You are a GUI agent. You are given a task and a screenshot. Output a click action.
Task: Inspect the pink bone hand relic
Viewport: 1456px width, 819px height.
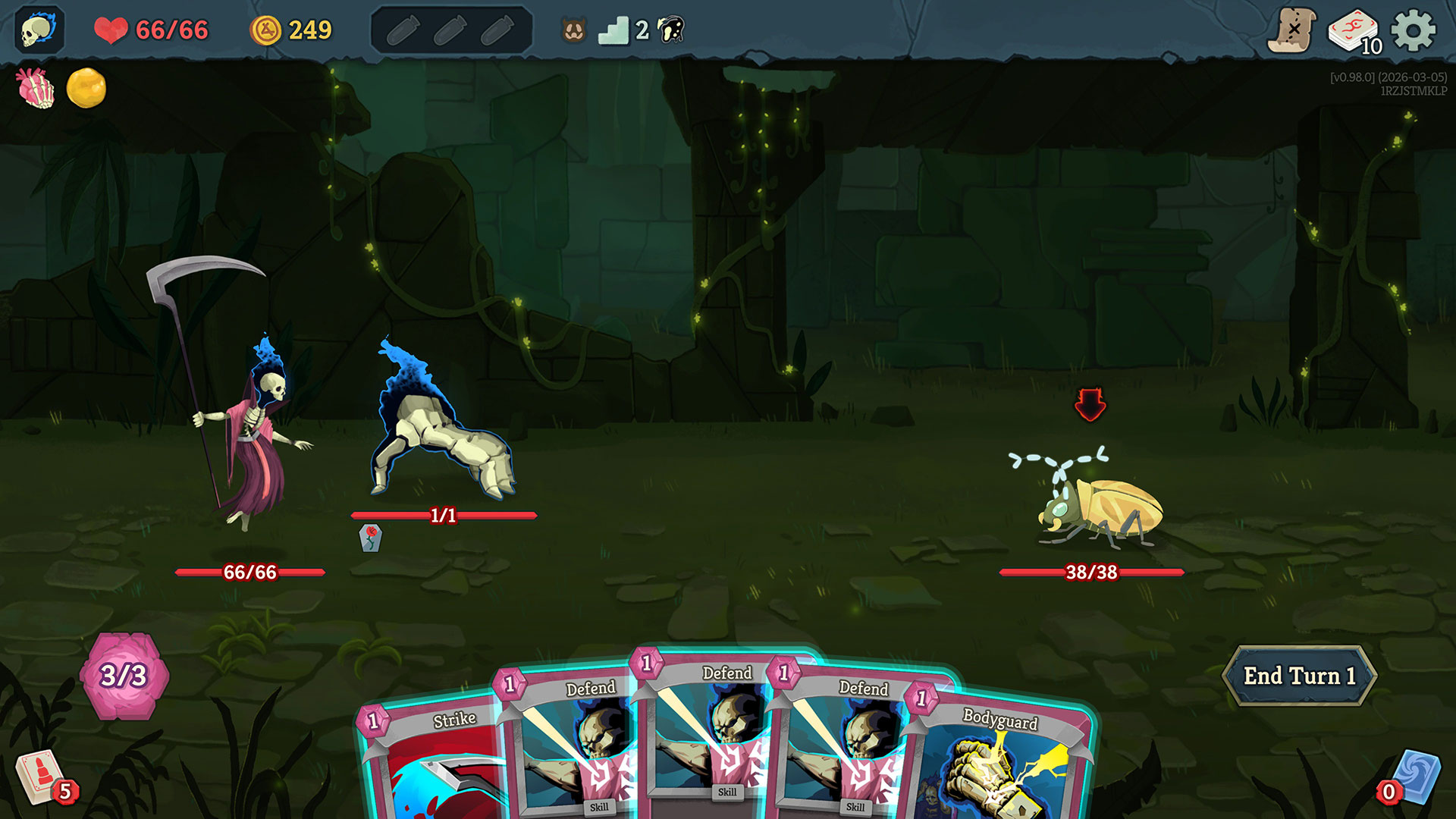click(x=36, y=88)
